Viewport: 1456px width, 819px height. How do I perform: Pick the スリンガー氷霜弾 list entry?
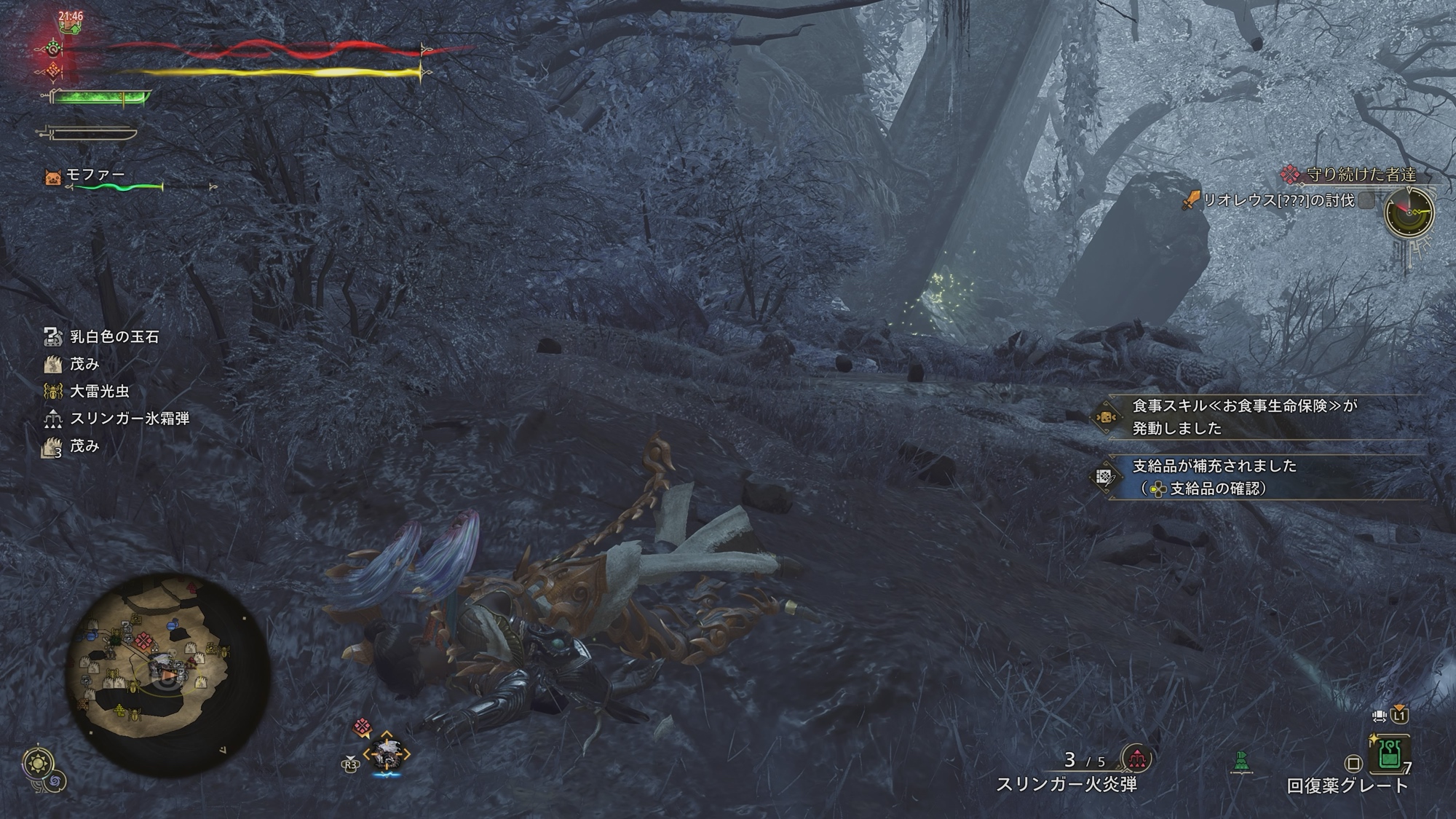pyautogui.click(x=129, y=419)
